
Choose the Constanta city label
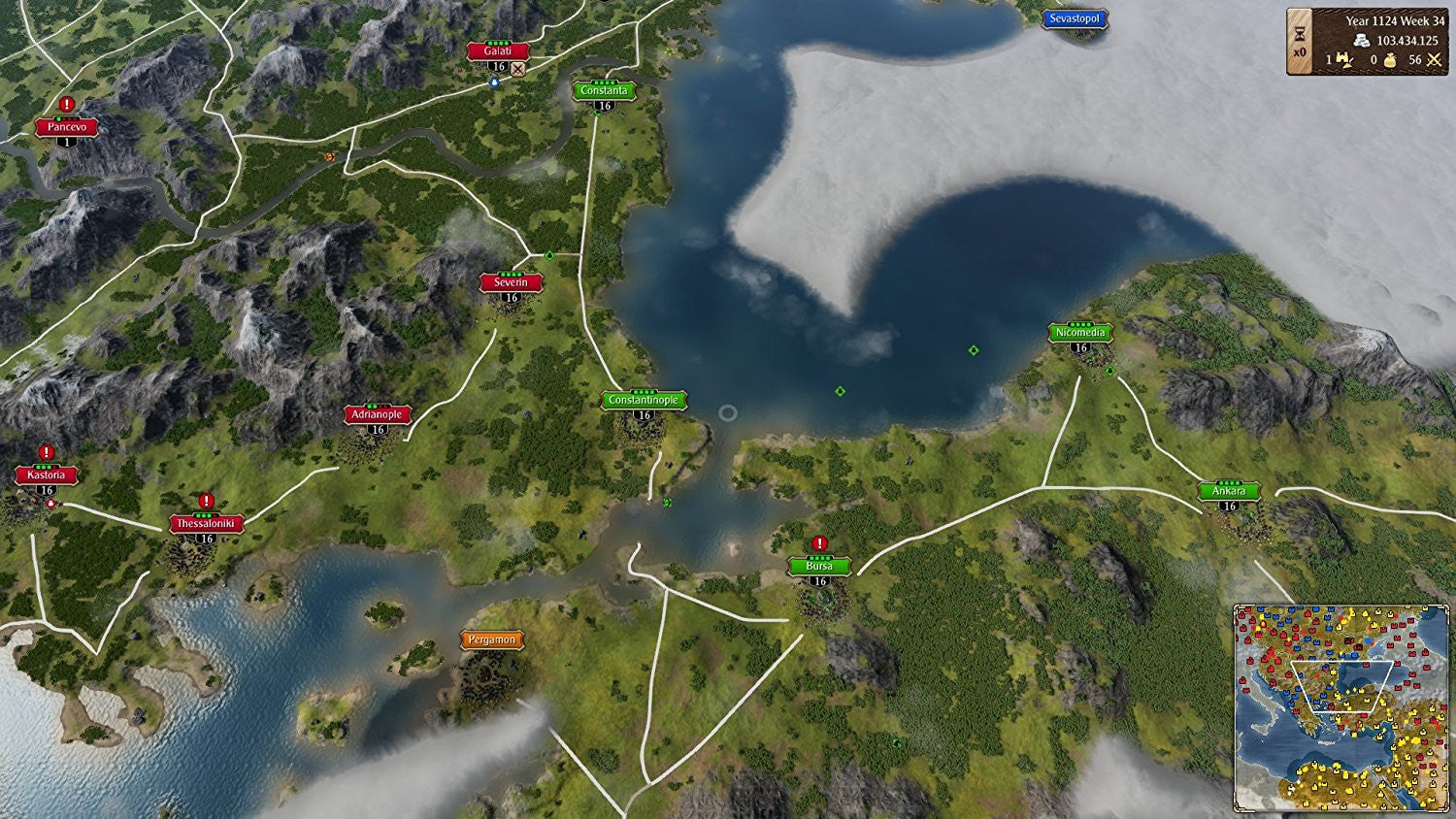(604, 90)
